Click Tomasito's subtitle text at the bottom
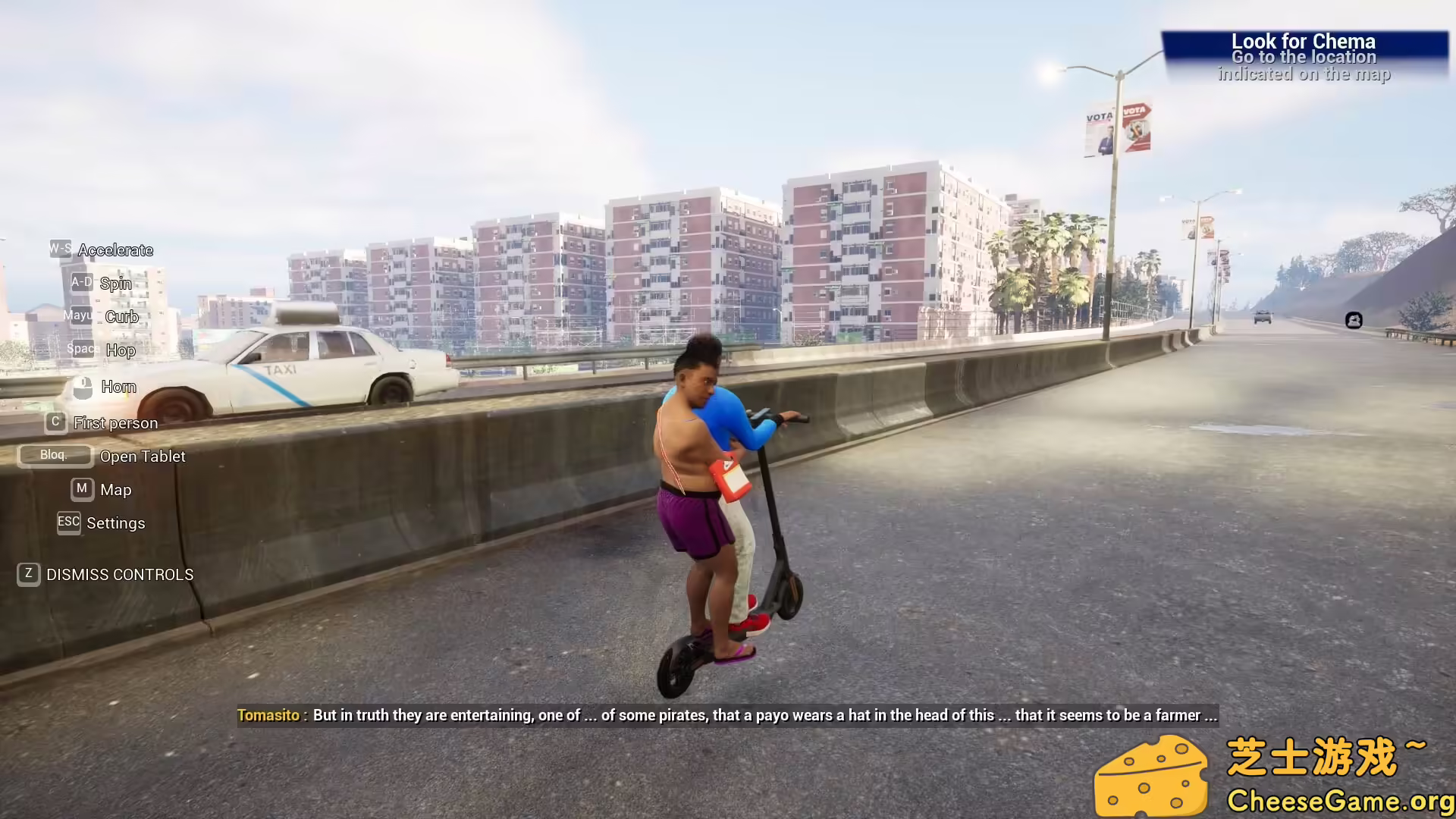 click(728, 714)
